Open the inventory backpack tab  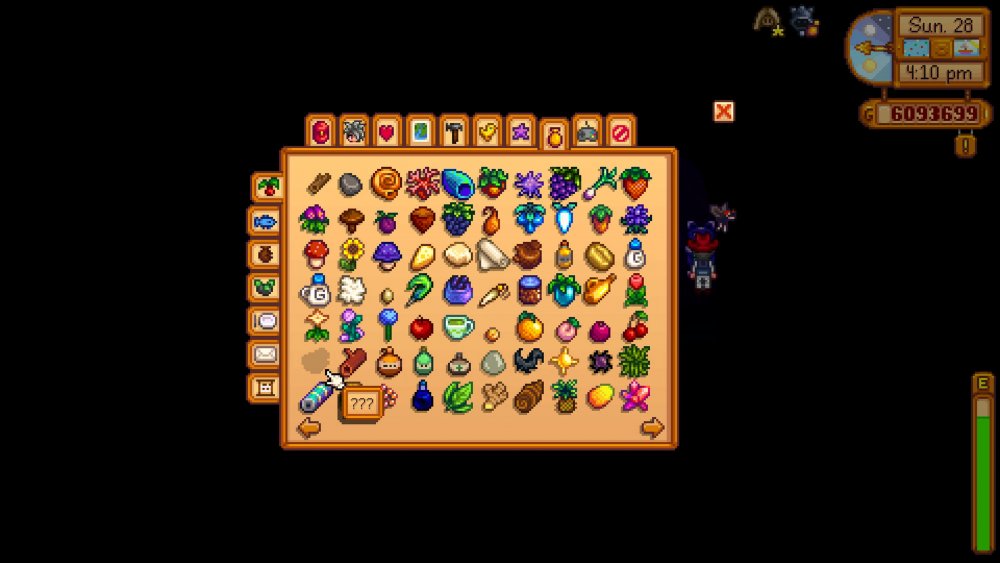(x=320, y=131)
